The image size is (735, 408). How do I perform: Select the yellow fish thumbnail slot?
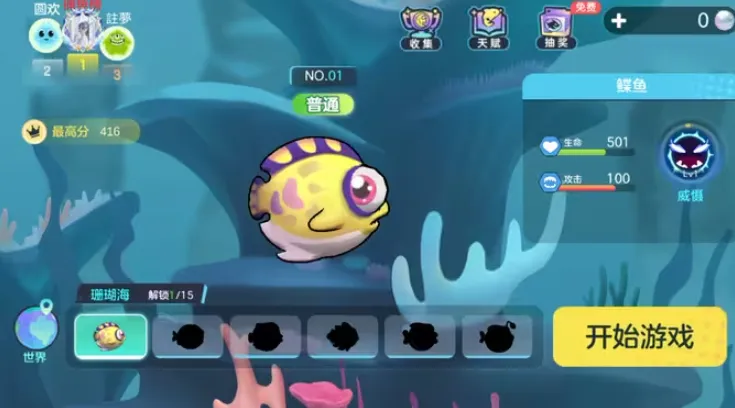(111, 336)
